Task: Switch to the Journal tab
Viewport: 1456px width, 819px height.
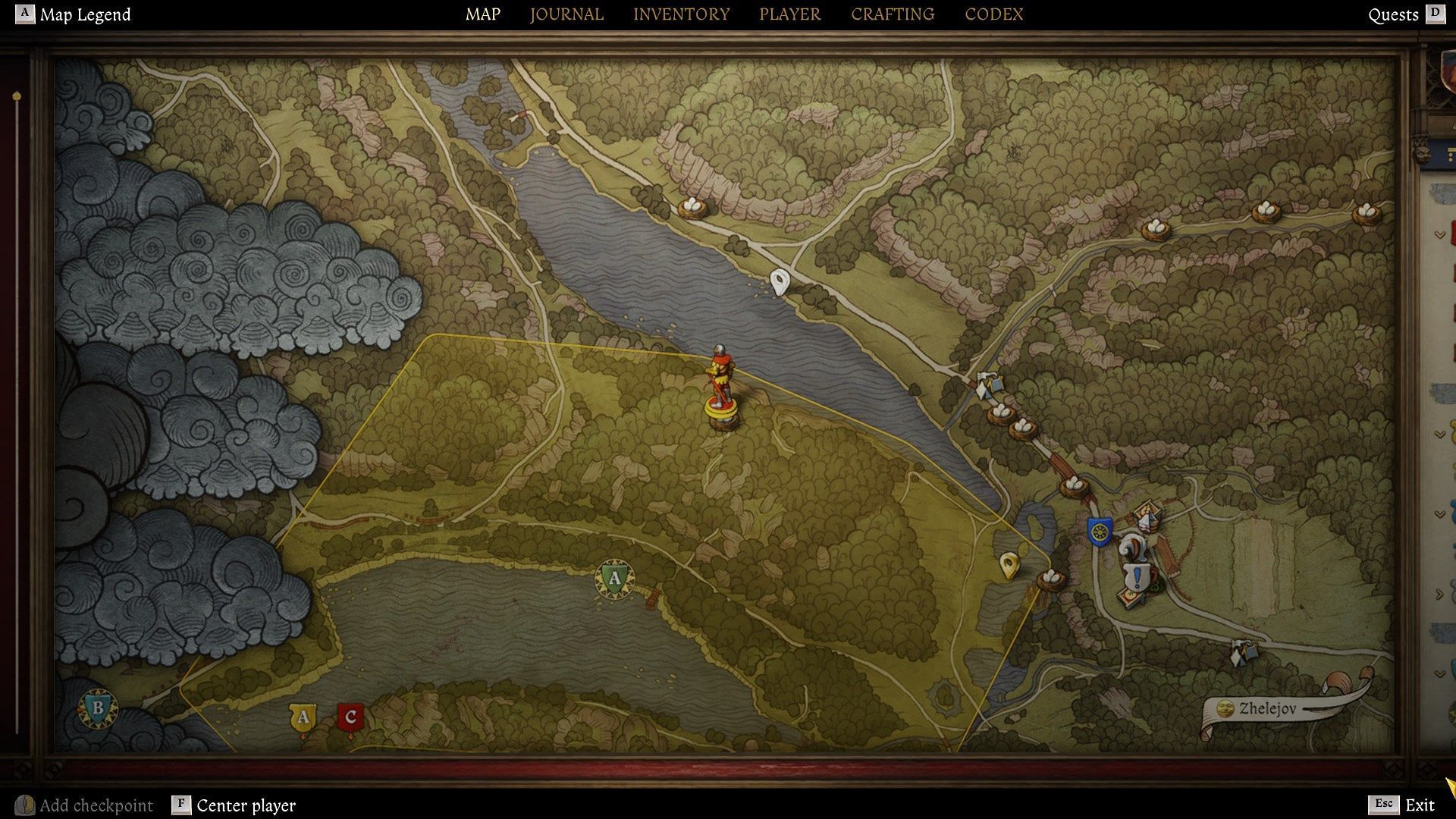Action: [x=566, y=14]
